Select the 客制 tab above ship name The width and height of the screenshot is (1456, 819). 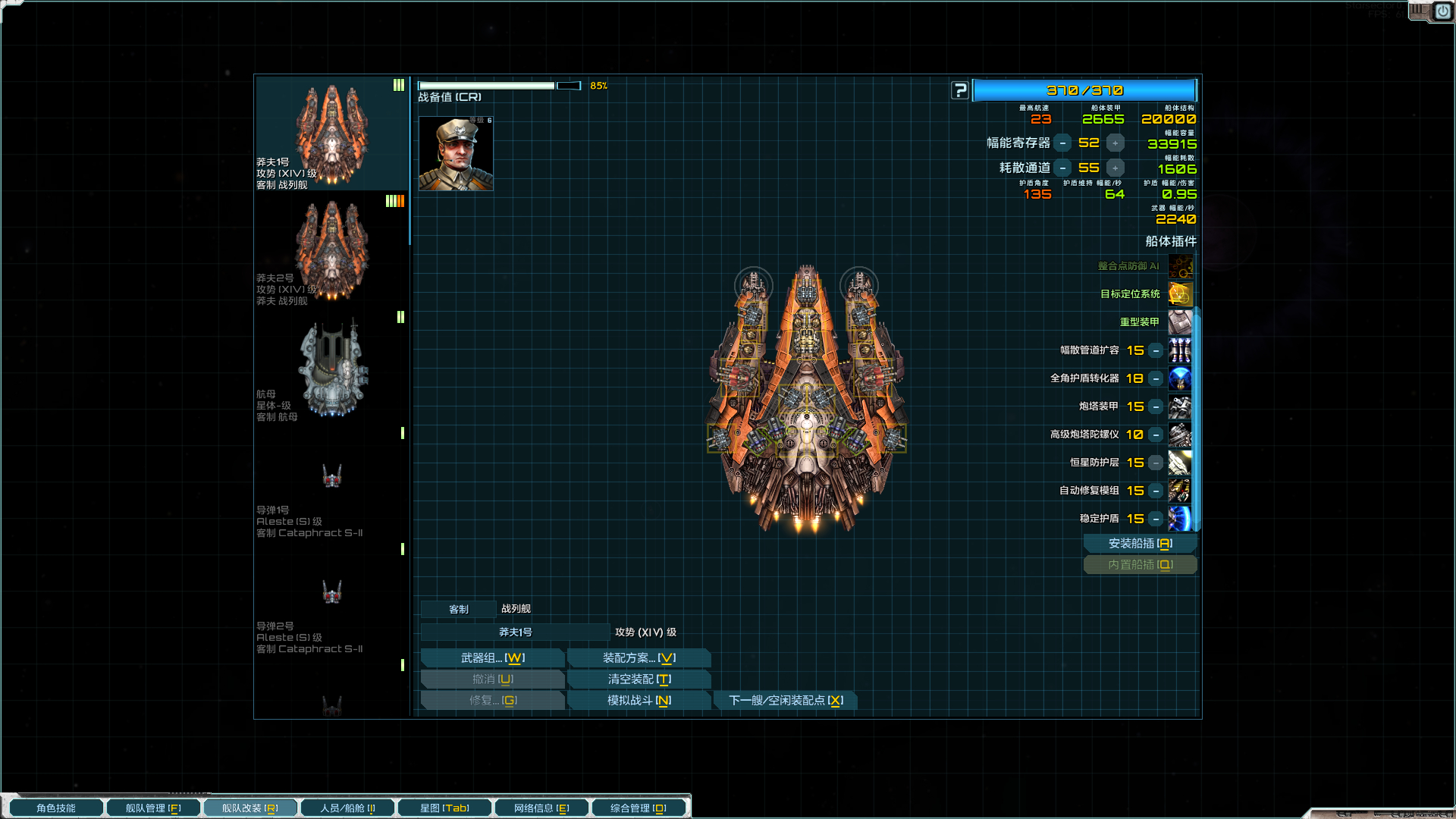point(458,608)
